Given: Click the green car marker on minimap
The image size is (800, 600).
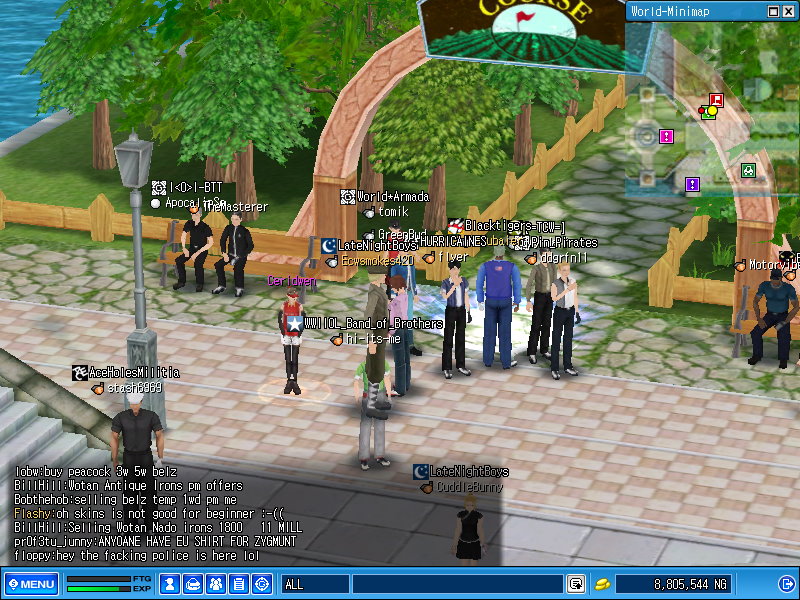Looking at the screenshot, I should 747,170.
